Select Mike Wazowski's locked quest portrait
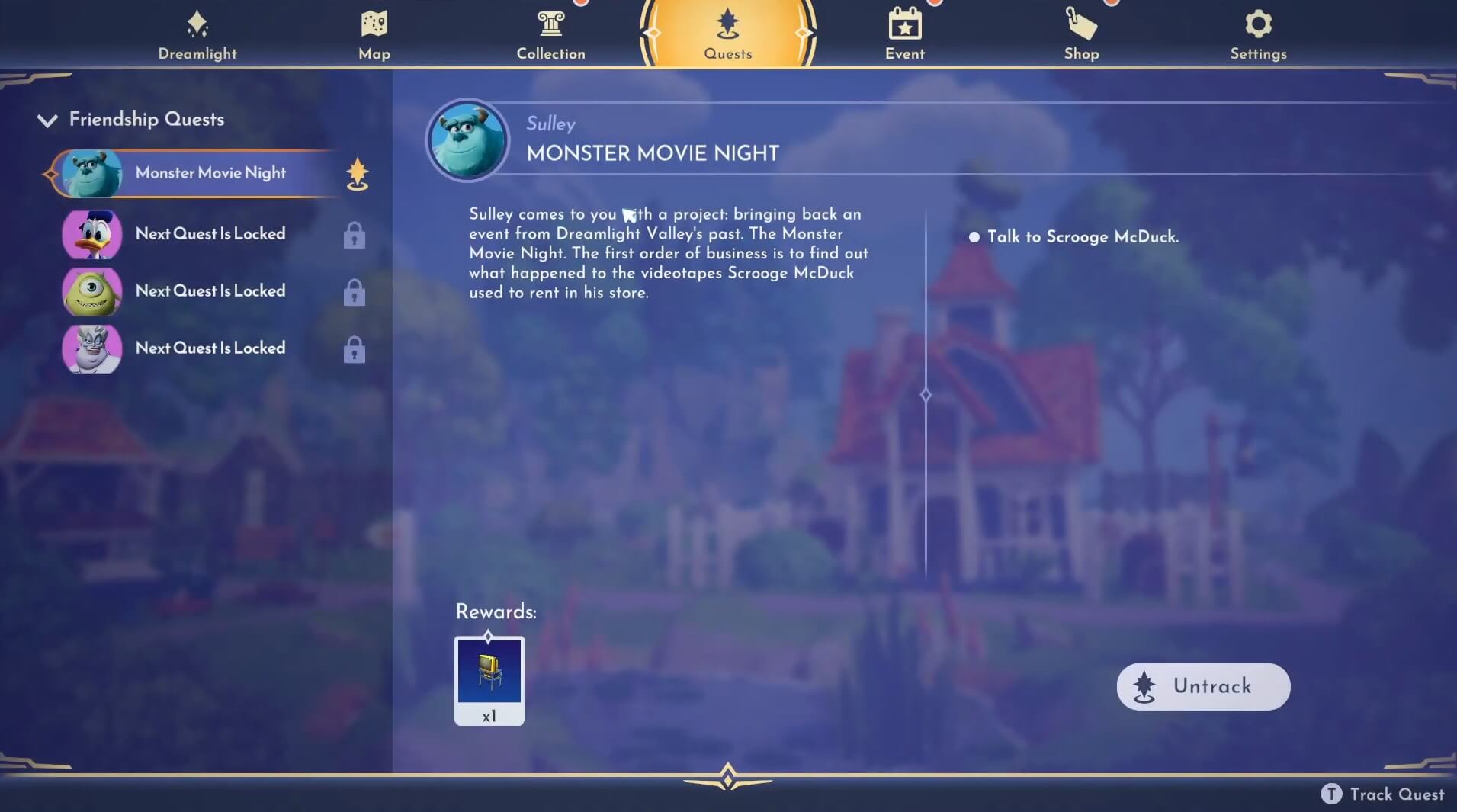1457x812 pixels. [91, 292]
